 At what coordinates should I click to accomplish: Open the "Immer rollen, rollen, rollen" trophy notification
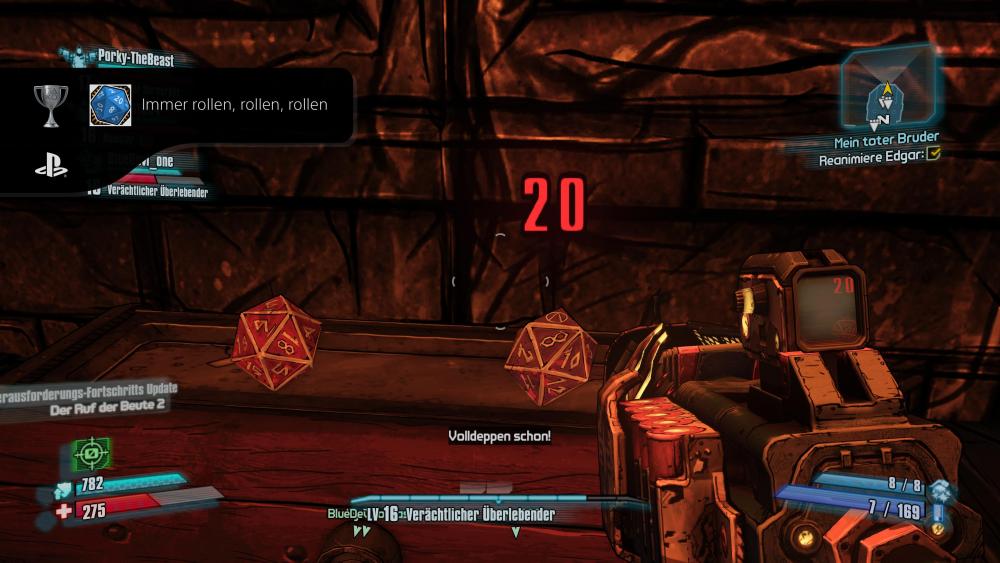pos(234,104)
